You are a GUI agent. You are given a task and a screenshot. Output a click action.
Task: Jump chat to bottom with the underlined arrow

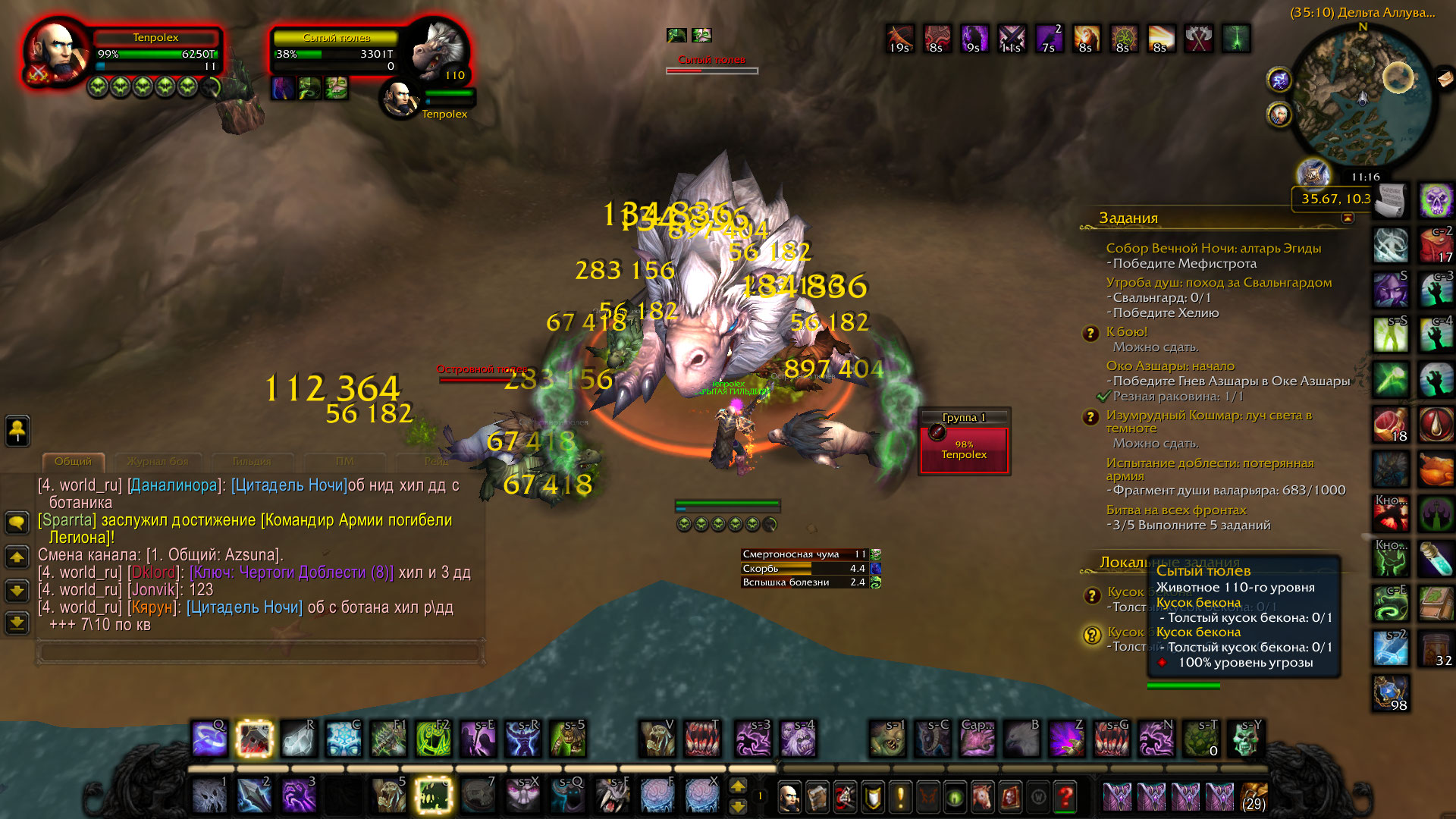pyautogui.click(x=17, y=623)
